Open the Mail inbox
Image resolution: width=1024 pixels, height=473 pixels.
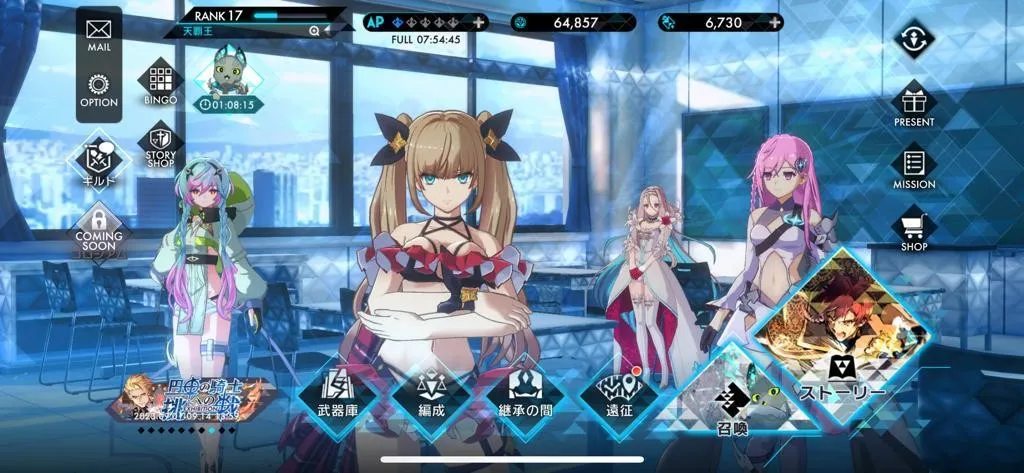click(98, 34)
